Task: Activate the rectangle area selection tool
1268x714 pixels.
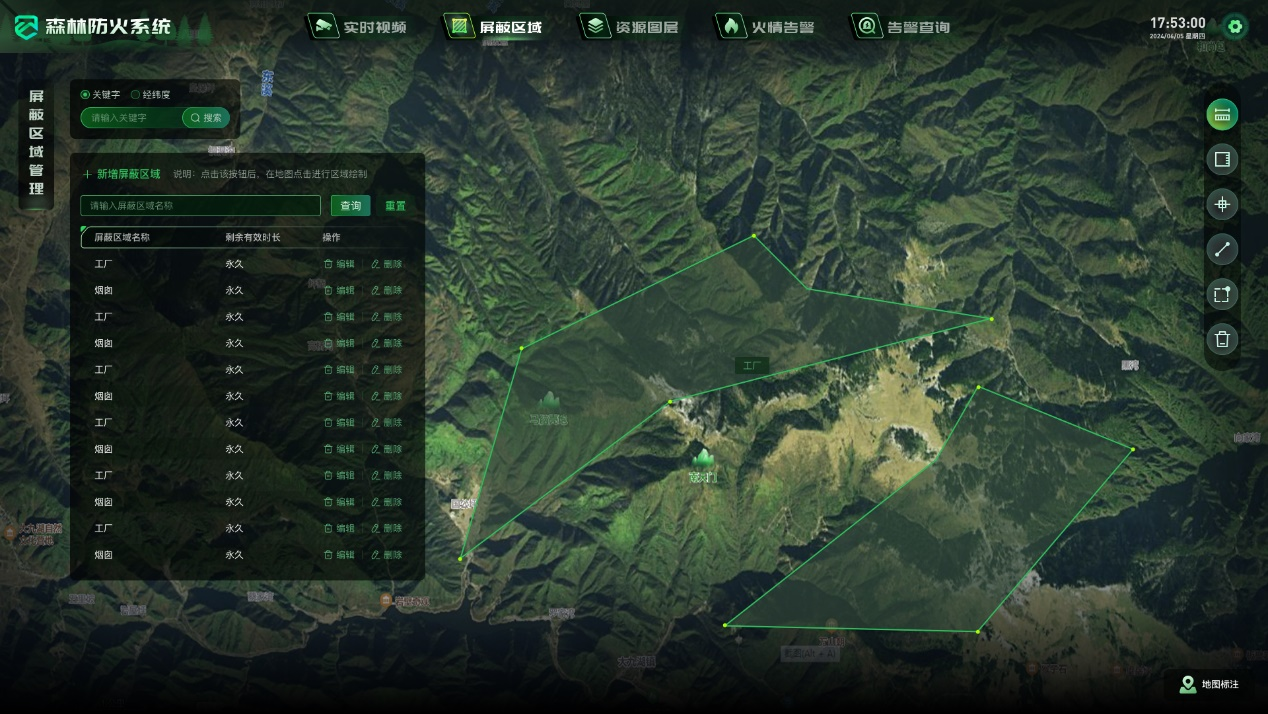Action: click(1221, 295)
